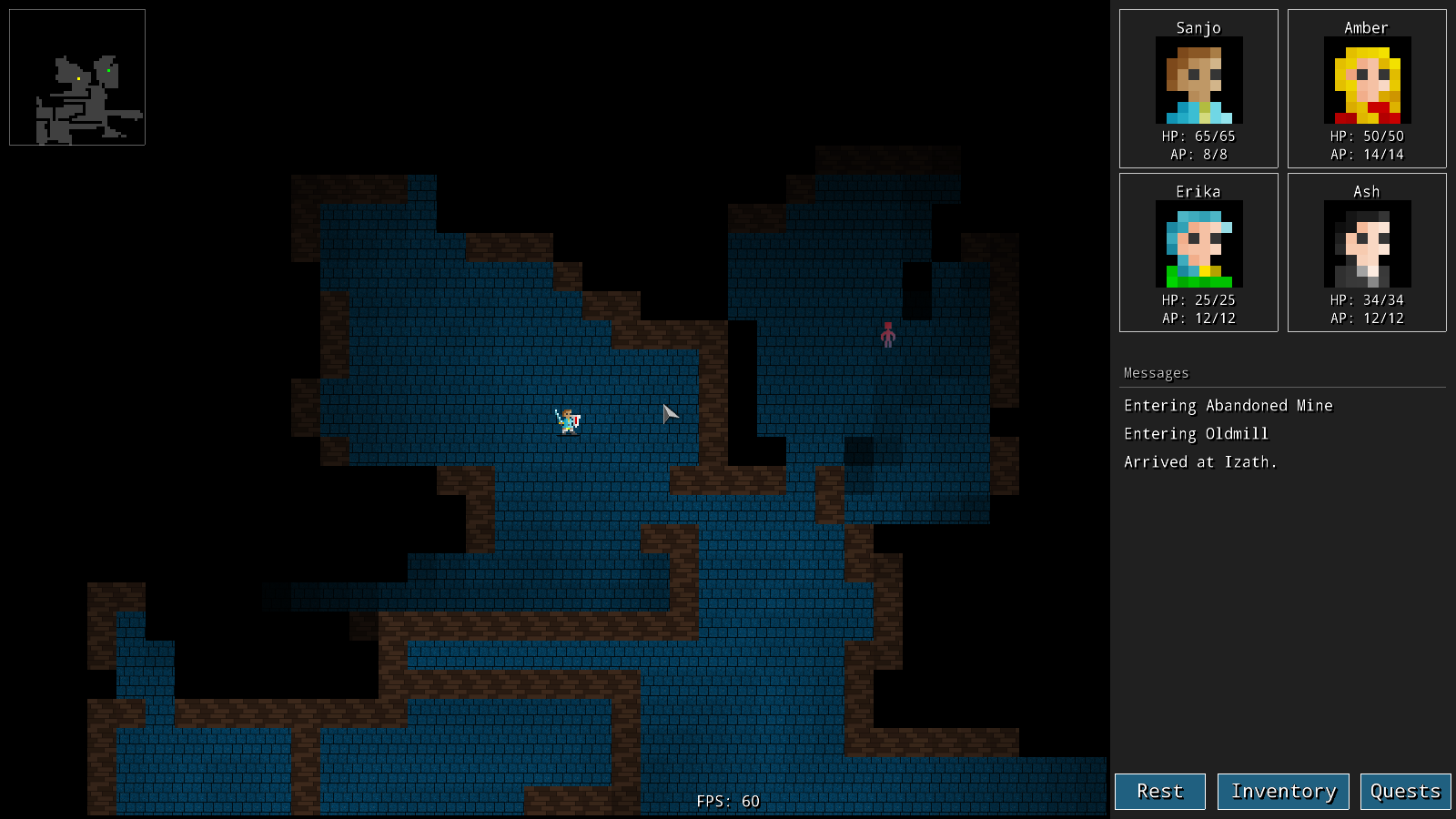Select Sanjo's party portrait
Viewport: 1456px width, 819px height.
click(x=1198, y=80)
